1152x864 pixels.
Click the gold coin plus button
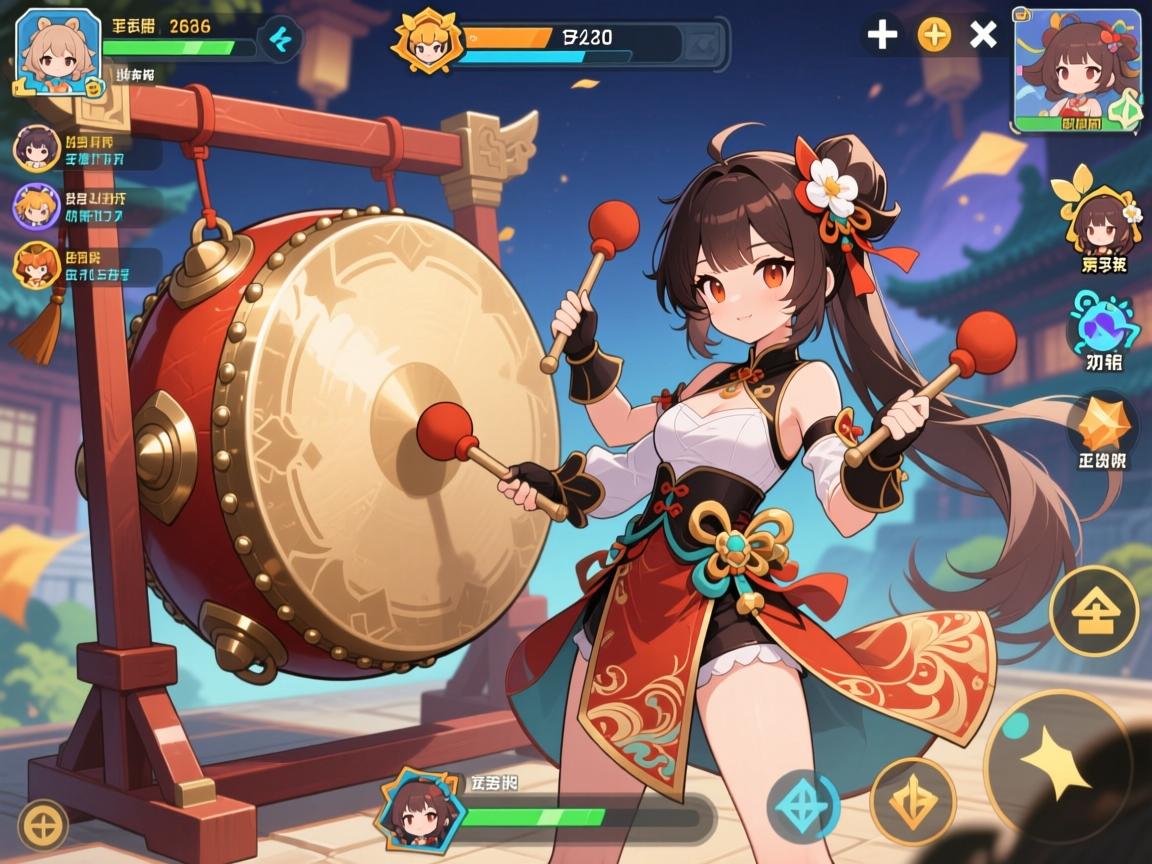point(934,35)
